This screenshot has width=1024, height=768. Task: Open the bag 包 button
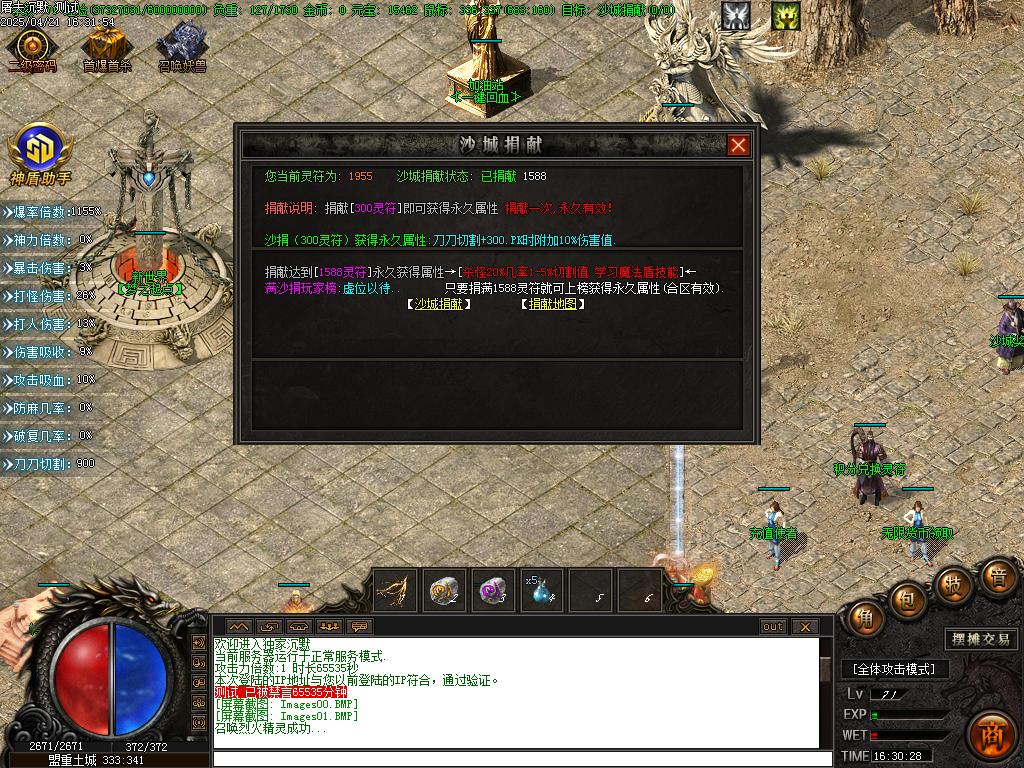point(908,598)
